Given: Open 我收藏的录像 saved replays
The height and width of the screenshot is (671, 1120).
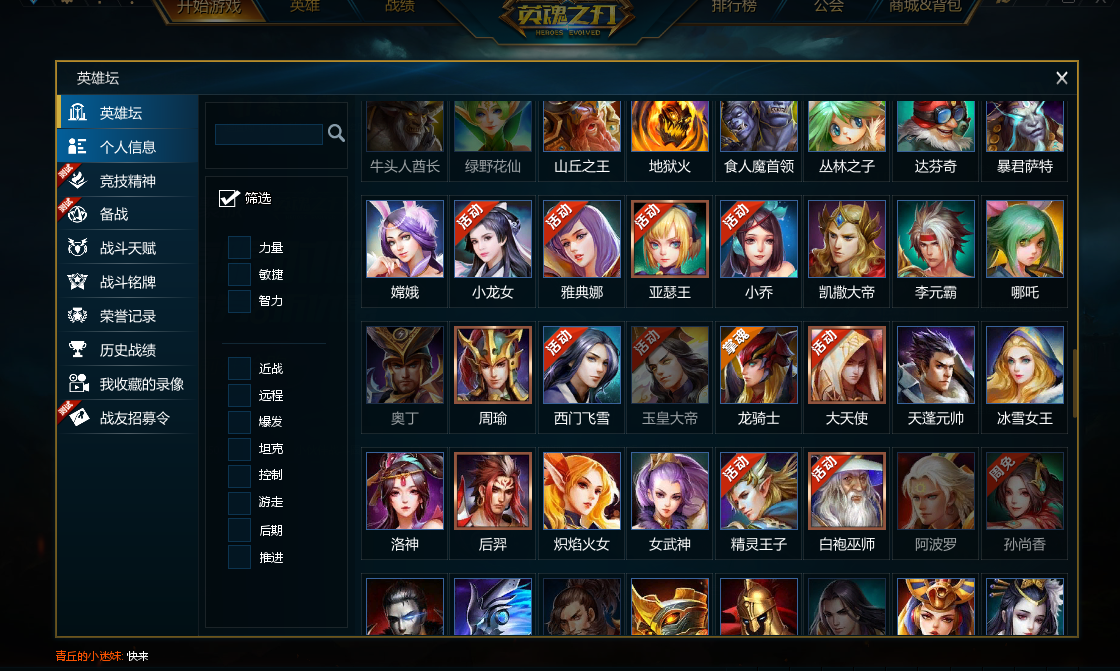Looking at the screenshot, I should [x=141, y=384].
